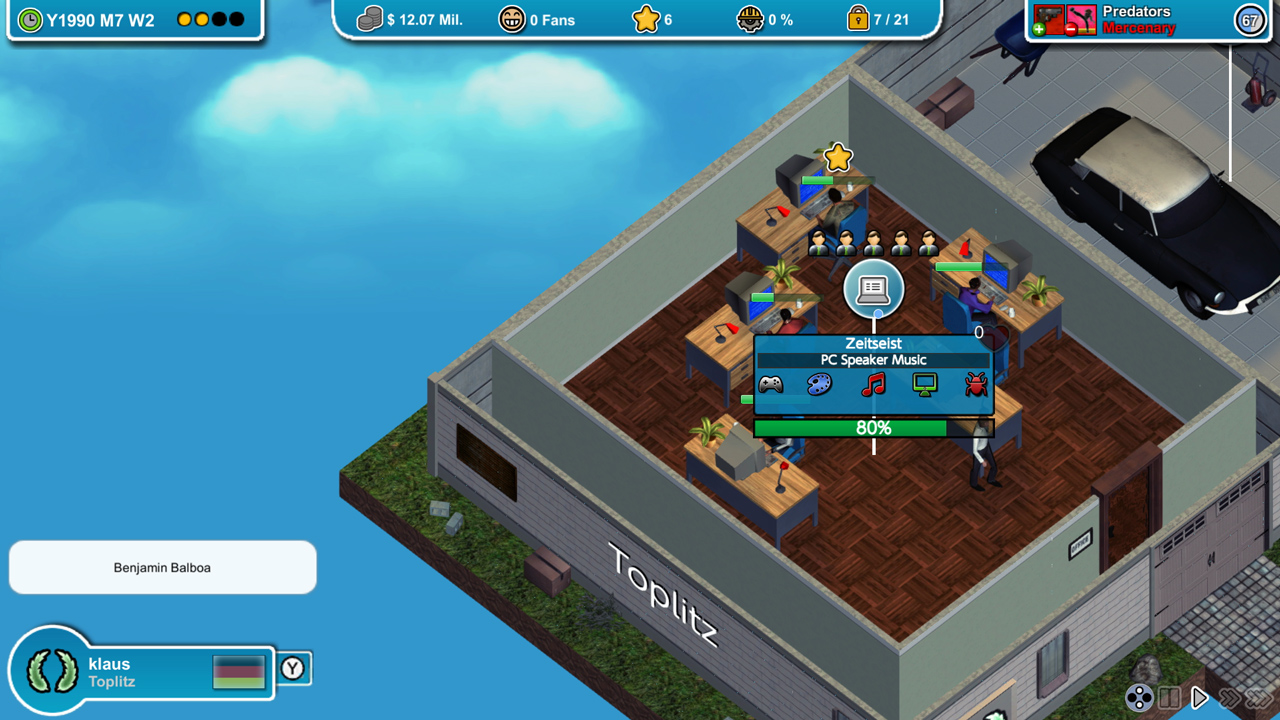The width and height of the screenshot is (1280, 720).
Task: Select the star rating icon showing 6
Action: point(648,18)
